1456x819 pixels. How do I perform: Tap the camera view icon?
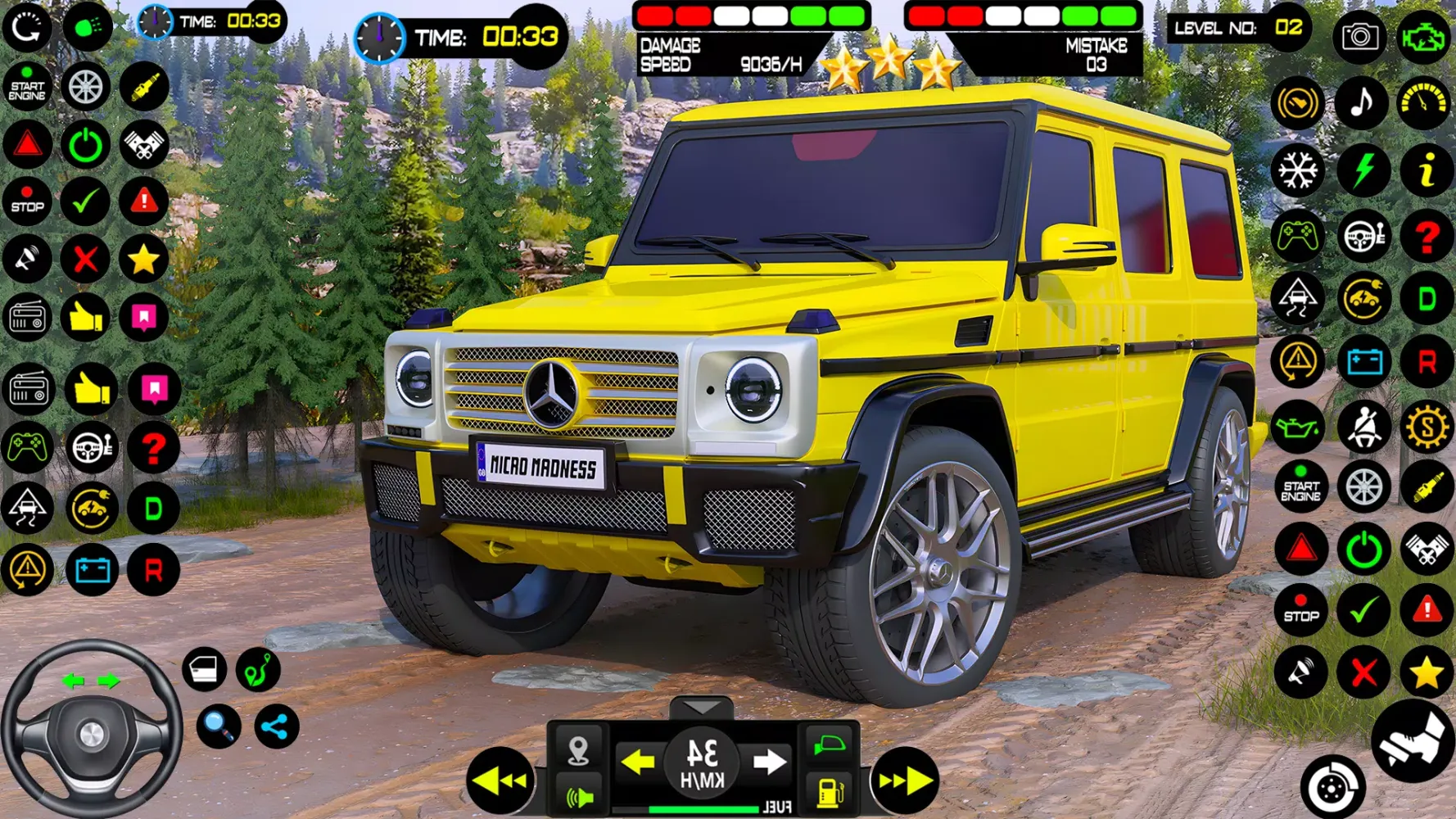(1359, 36)
